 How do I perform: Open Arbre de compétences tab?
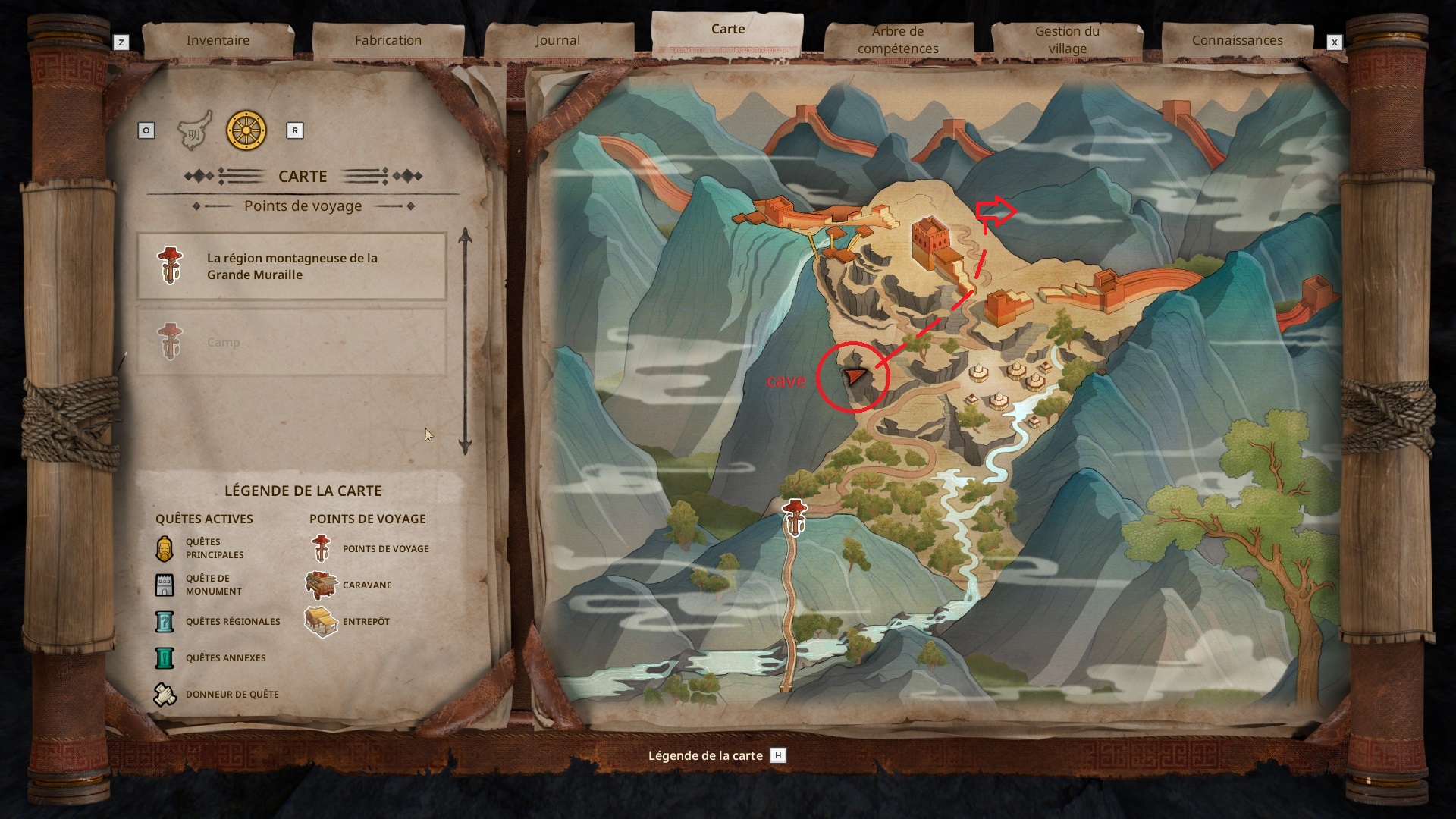point(898,40)
